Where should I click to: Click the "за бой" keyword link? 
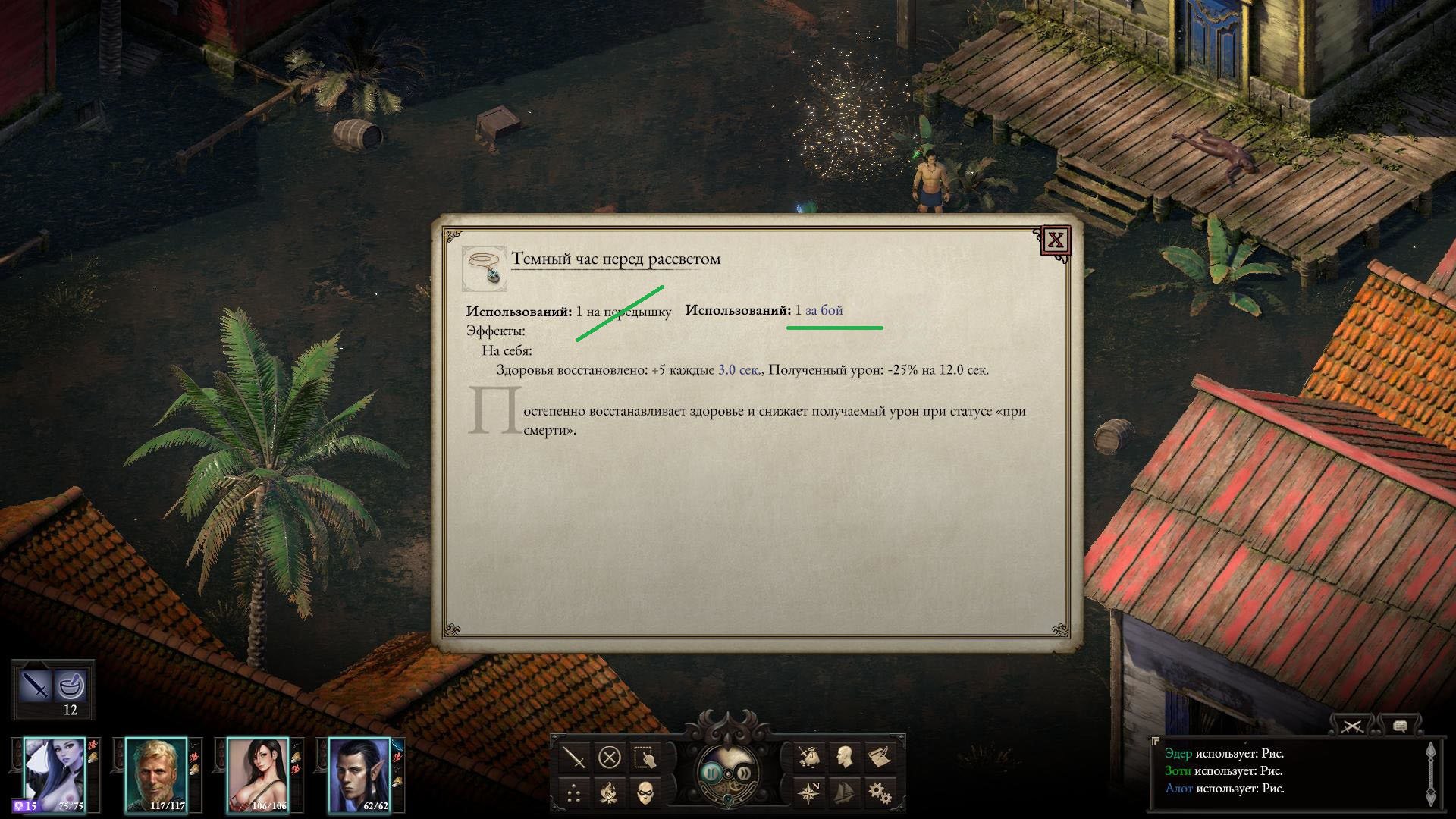[824, 310]
